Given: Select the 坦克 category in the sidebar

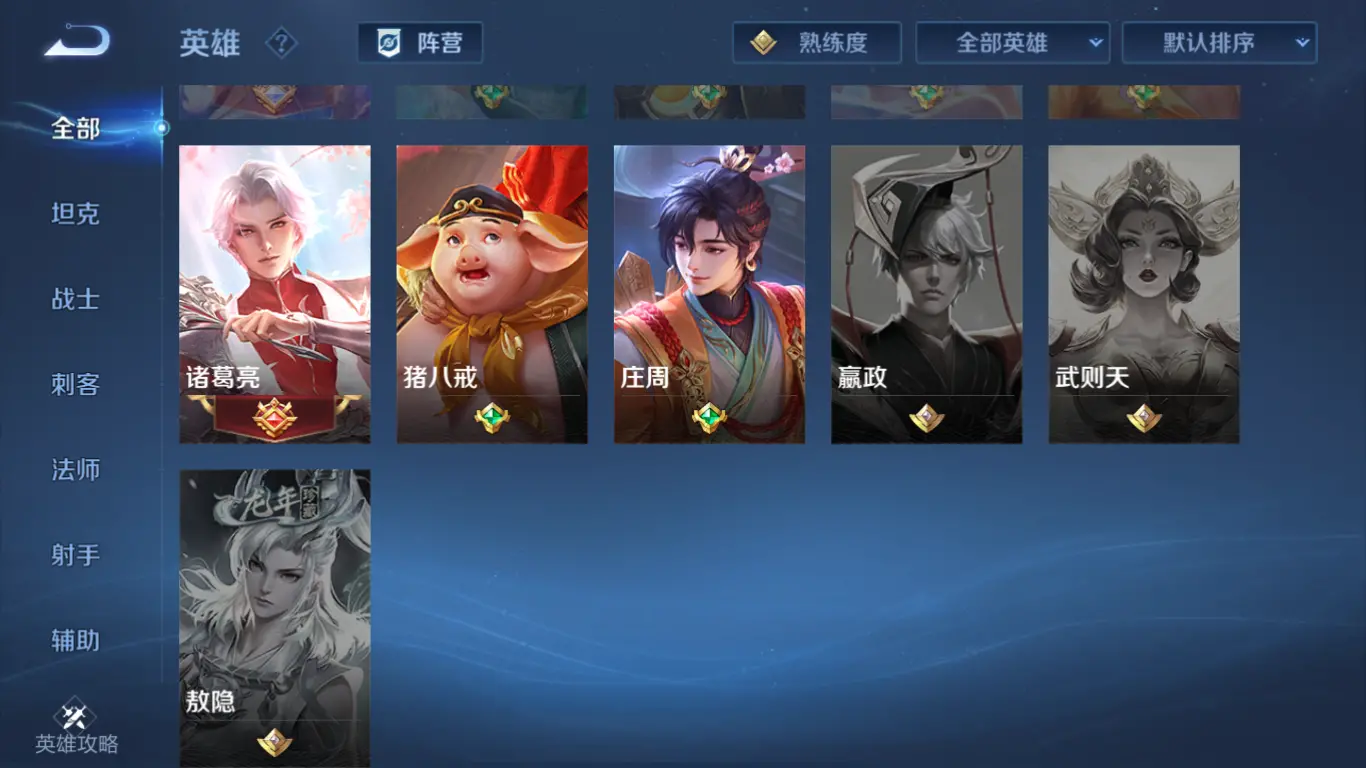Looking at the screenshot, I should click(73, 214).
